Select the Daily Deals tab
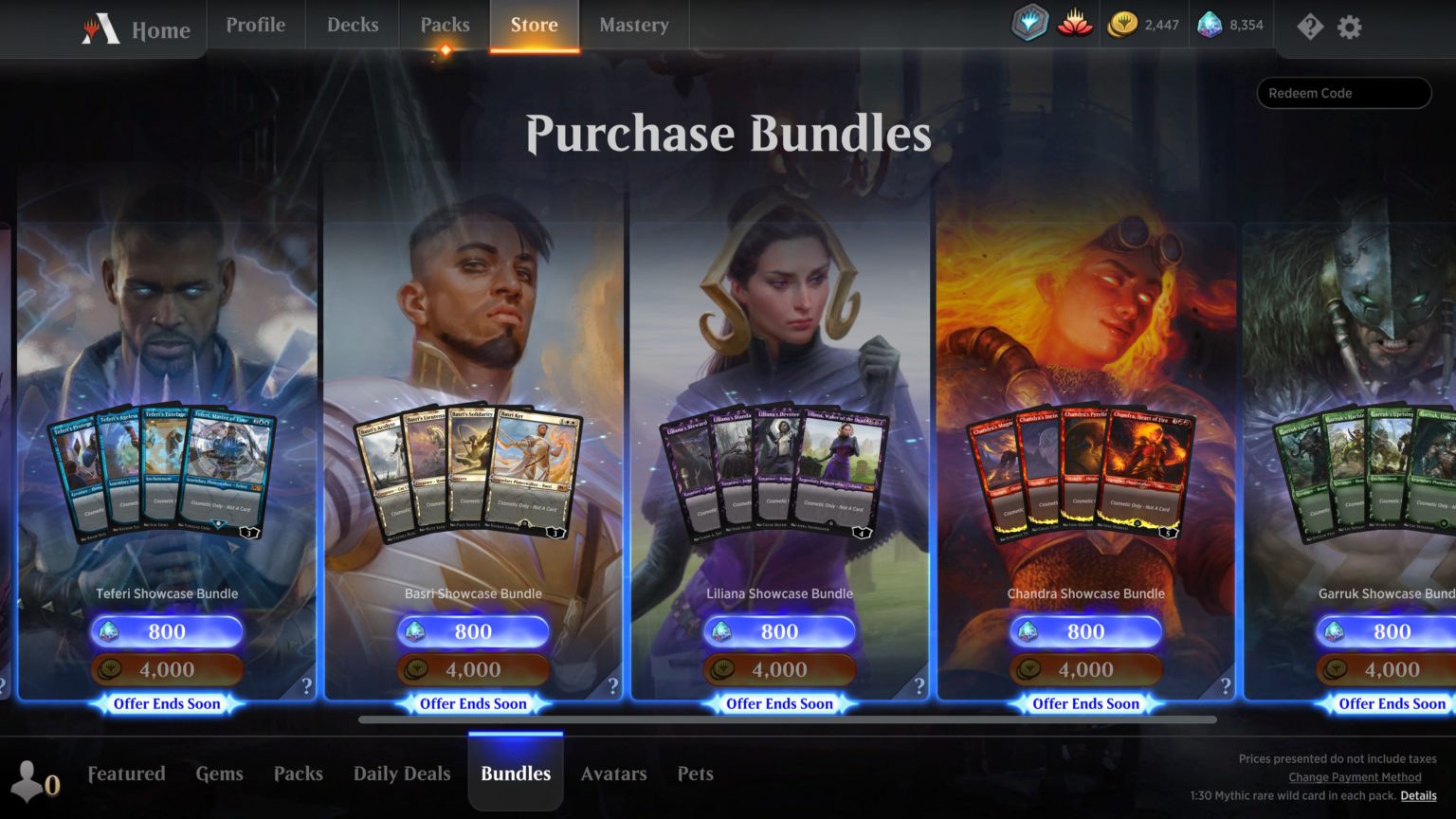 point(401,774)
